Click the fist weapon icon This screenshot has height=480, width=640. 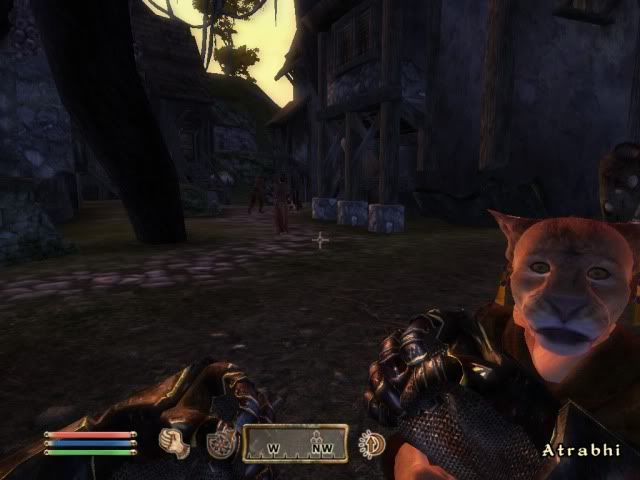(176, 443)
